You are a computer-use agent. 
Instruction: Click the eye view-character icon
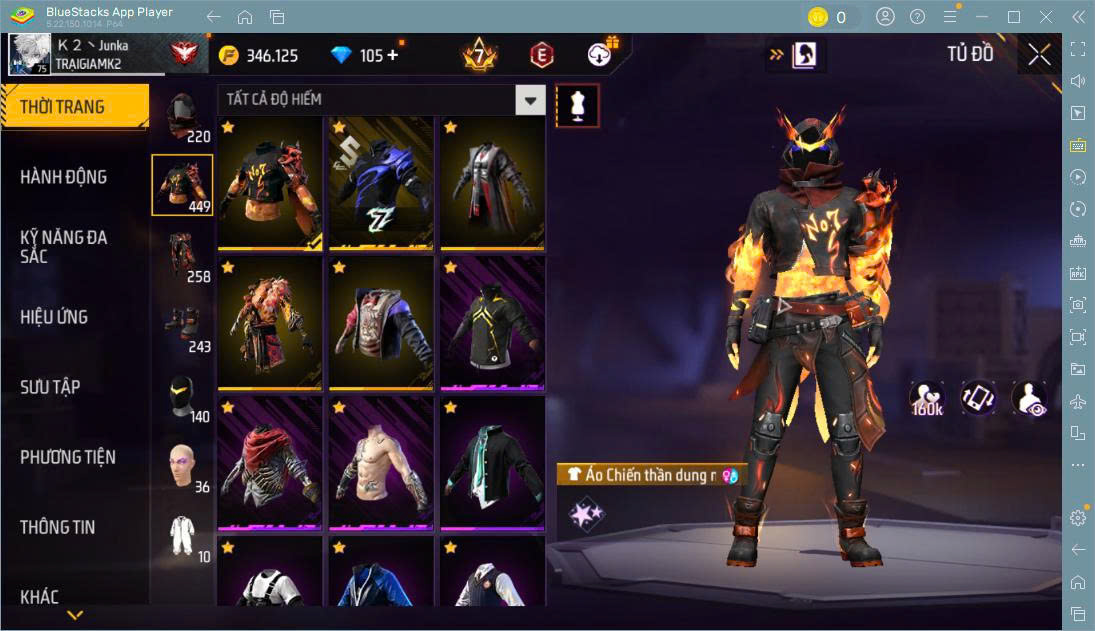click(x=1029, y=398)
